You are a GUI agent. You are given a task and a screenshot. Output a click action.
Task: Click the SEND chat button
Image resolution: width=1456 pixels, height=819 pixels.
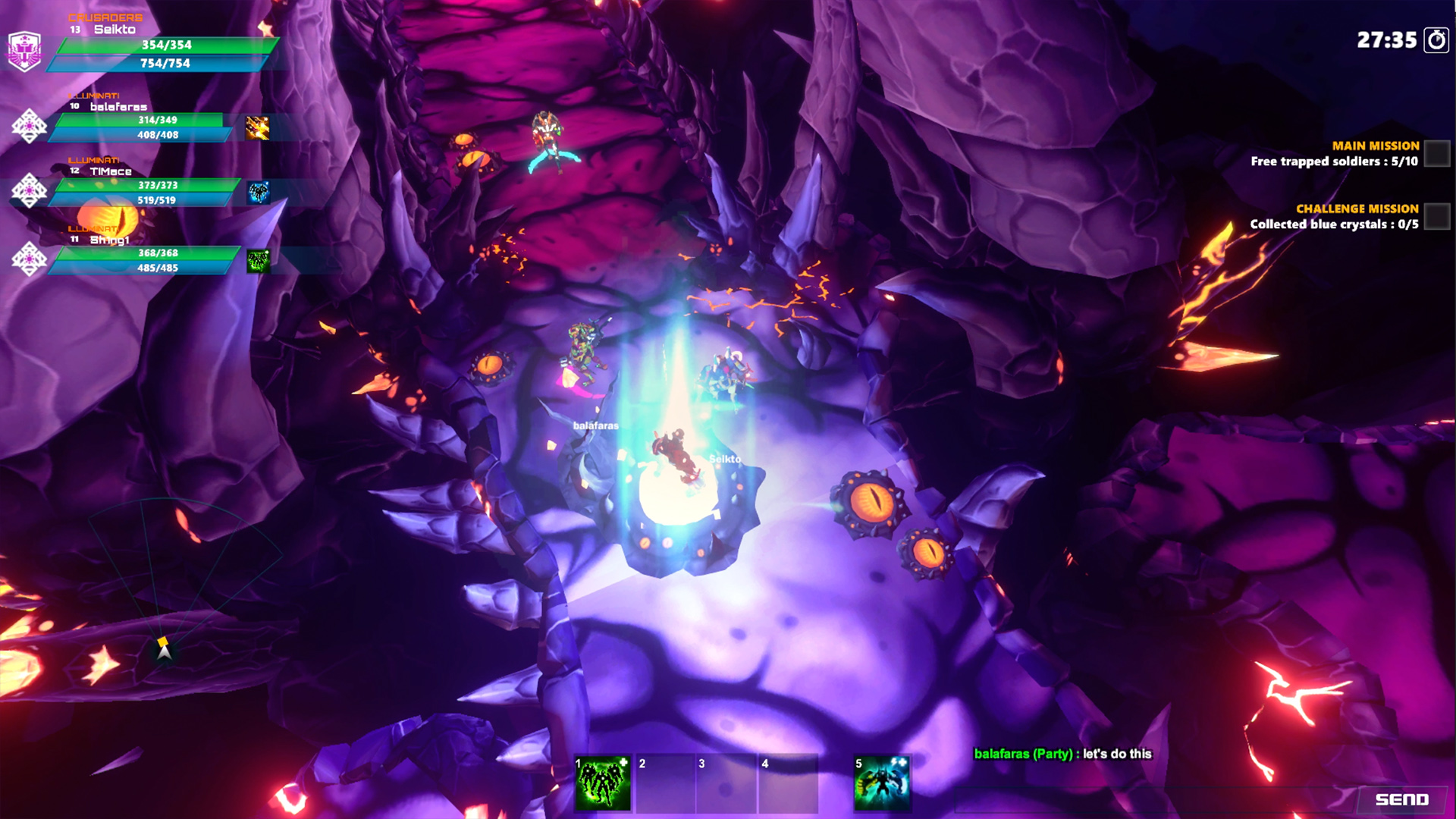(1401, 799)
